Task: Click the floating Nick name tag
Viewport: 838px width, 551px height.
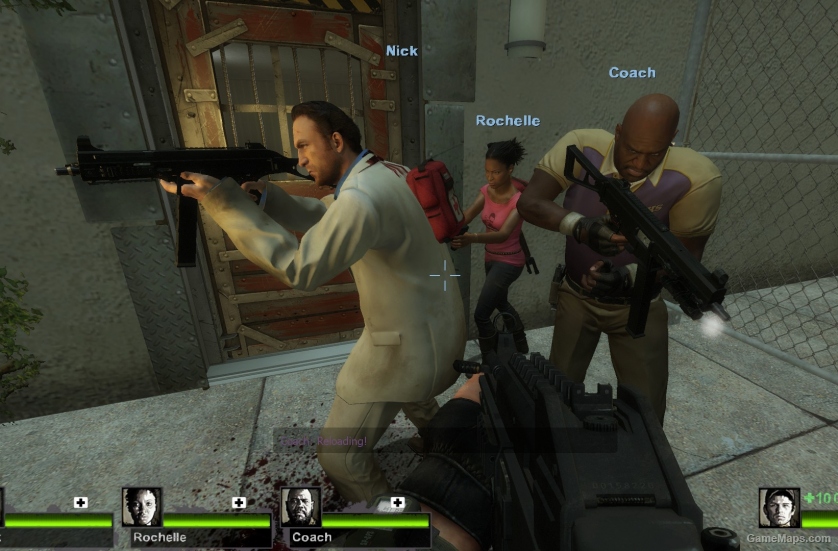Action: tap(402, 50)
